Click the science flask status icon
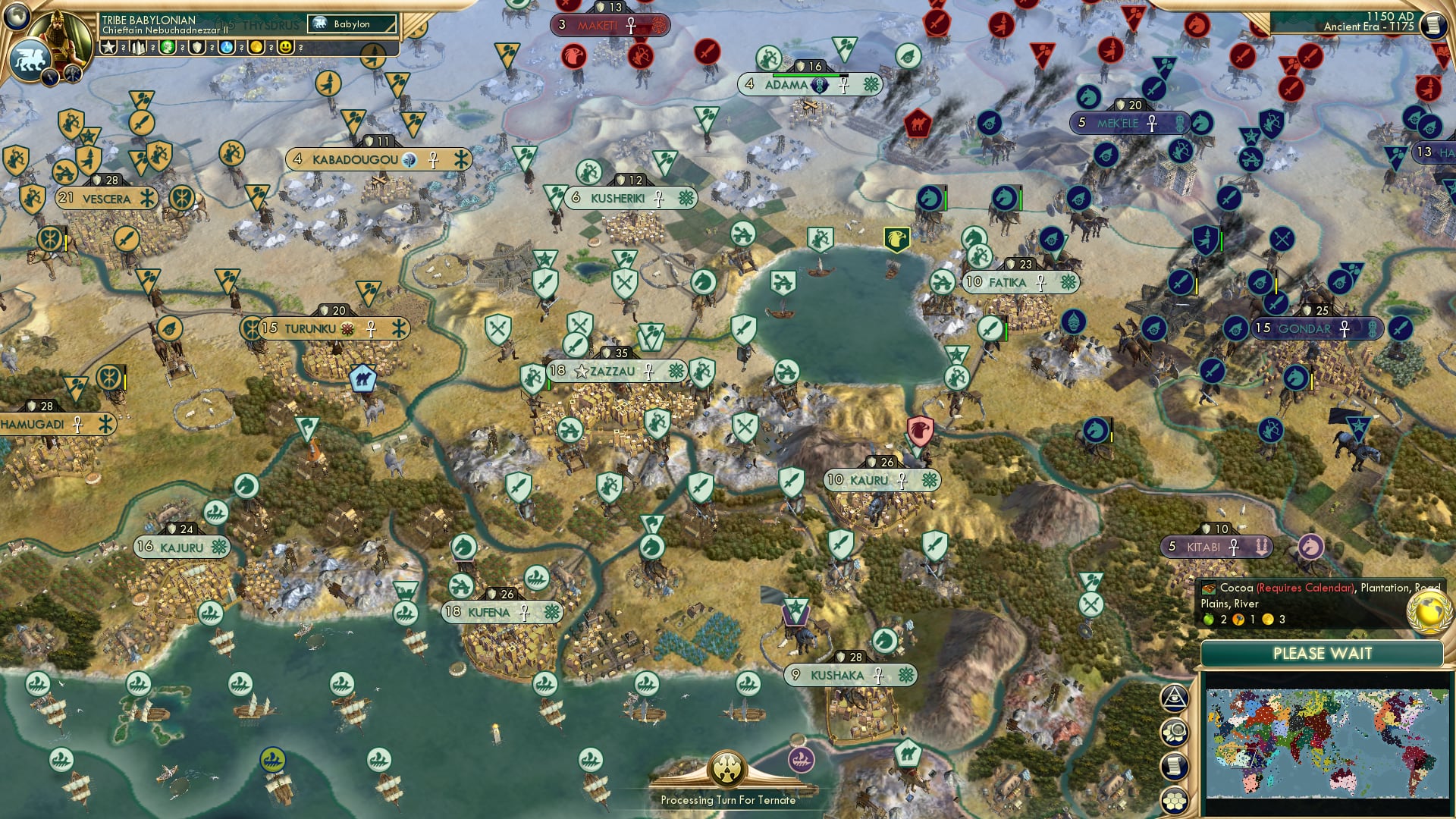Image resolution: width=1456 pixels, height=819 pixels. [x=225, y=47]
